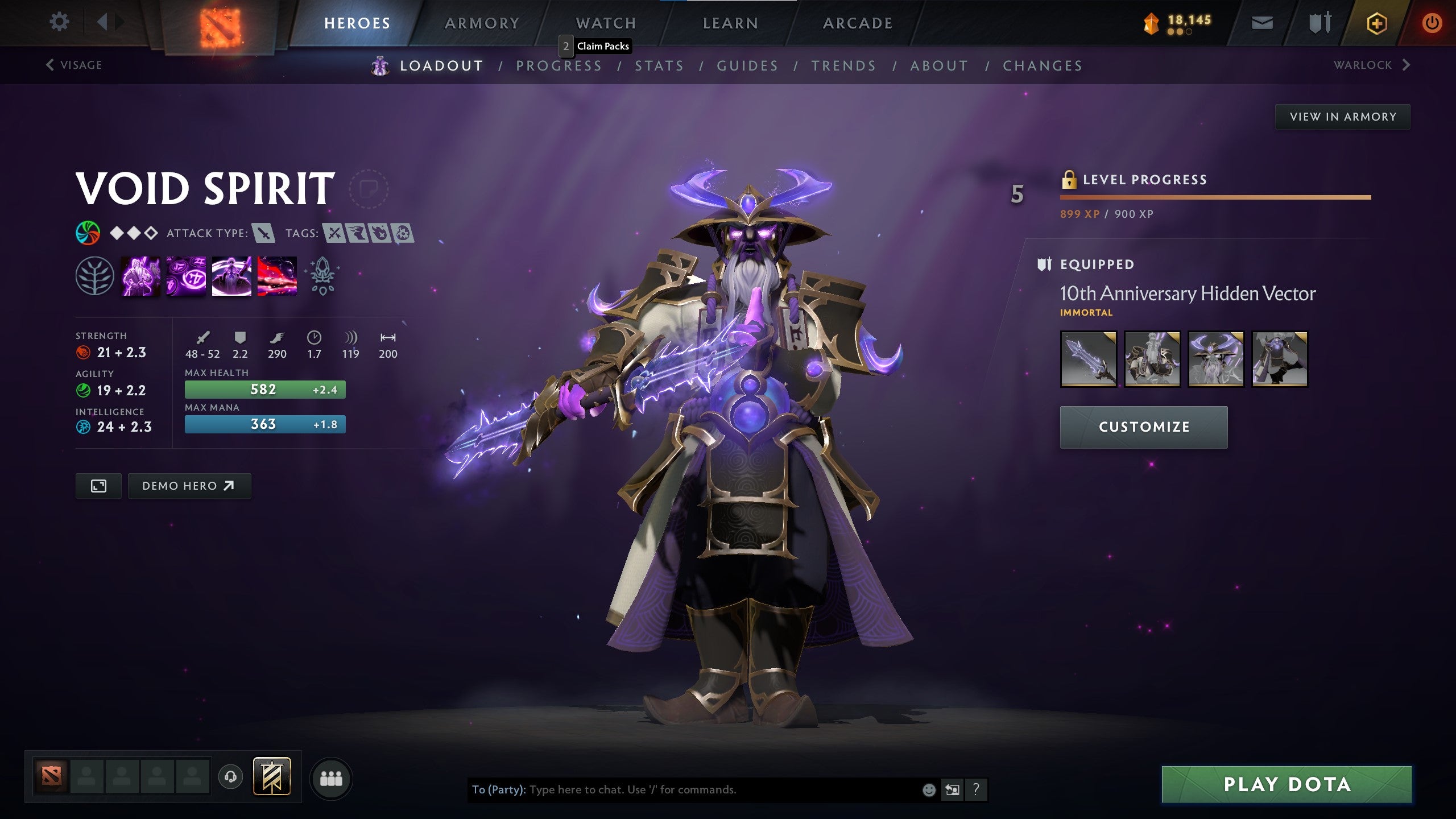Open the Arcade menu
Viewport: 1456px width, 819px height.
click(858, 23)
